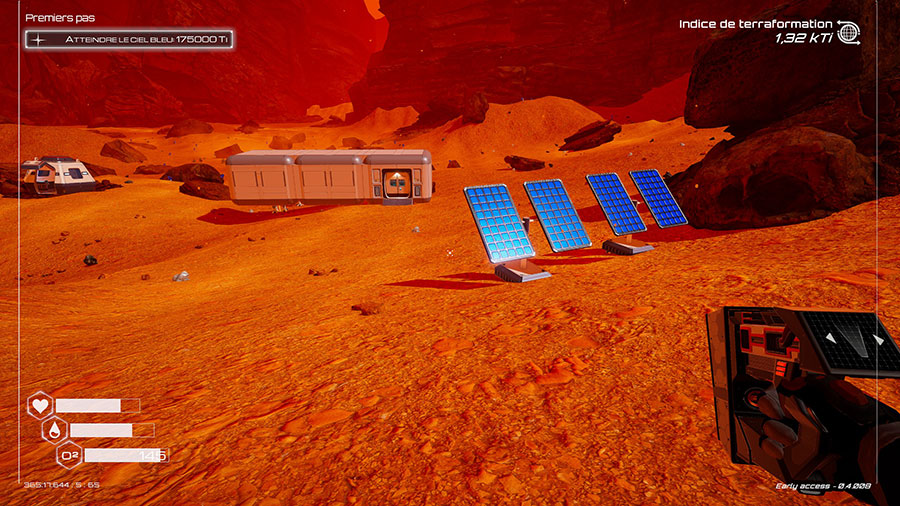Select the 'Atteindre le ciel bleu' objective tracker
This screenshot has width=900, height=506.
pos(131,39)
